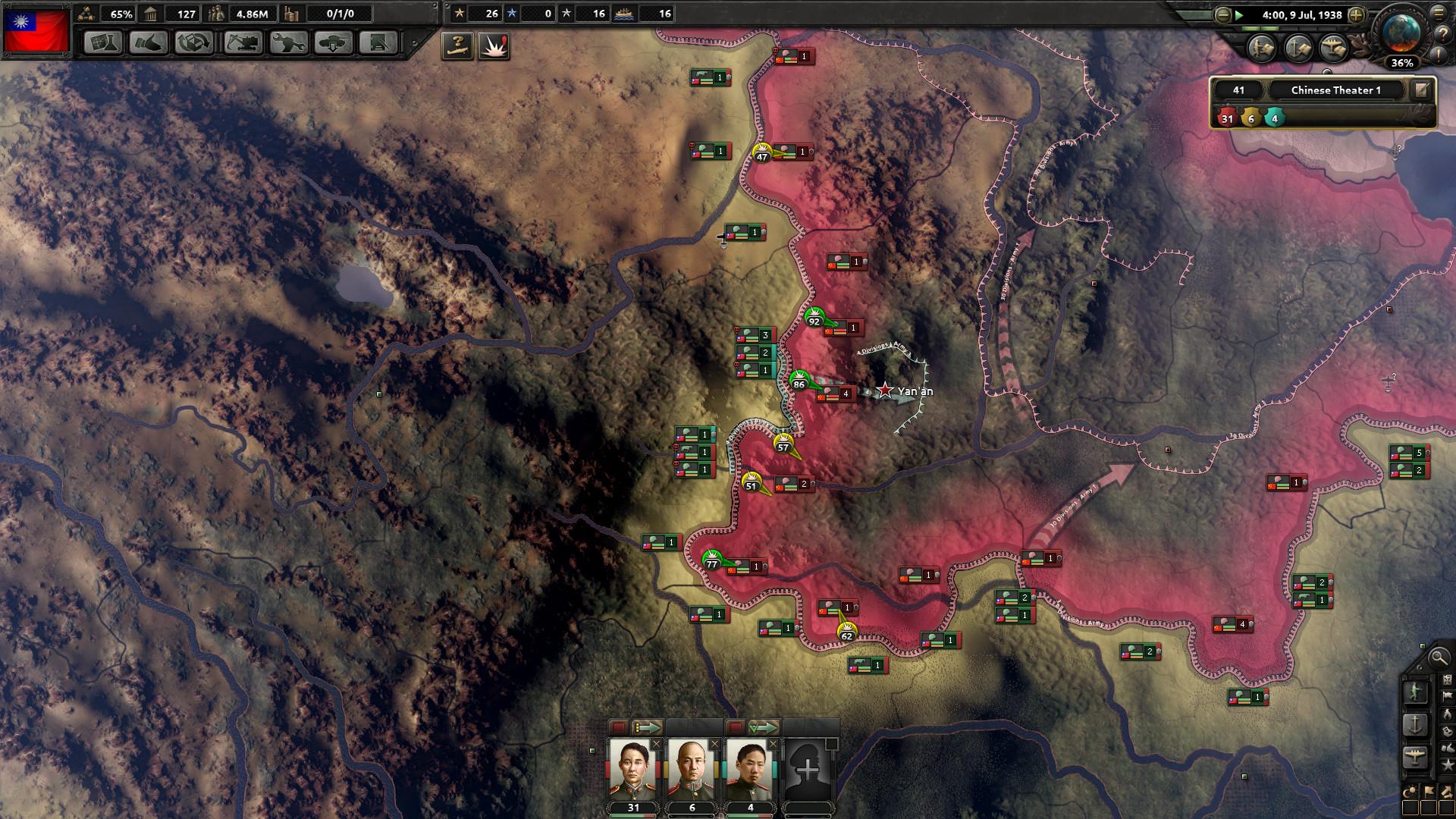Viewport: 1456px width, 819px height.
Task: Open the country overview via the flag
Action: point(36,31)
